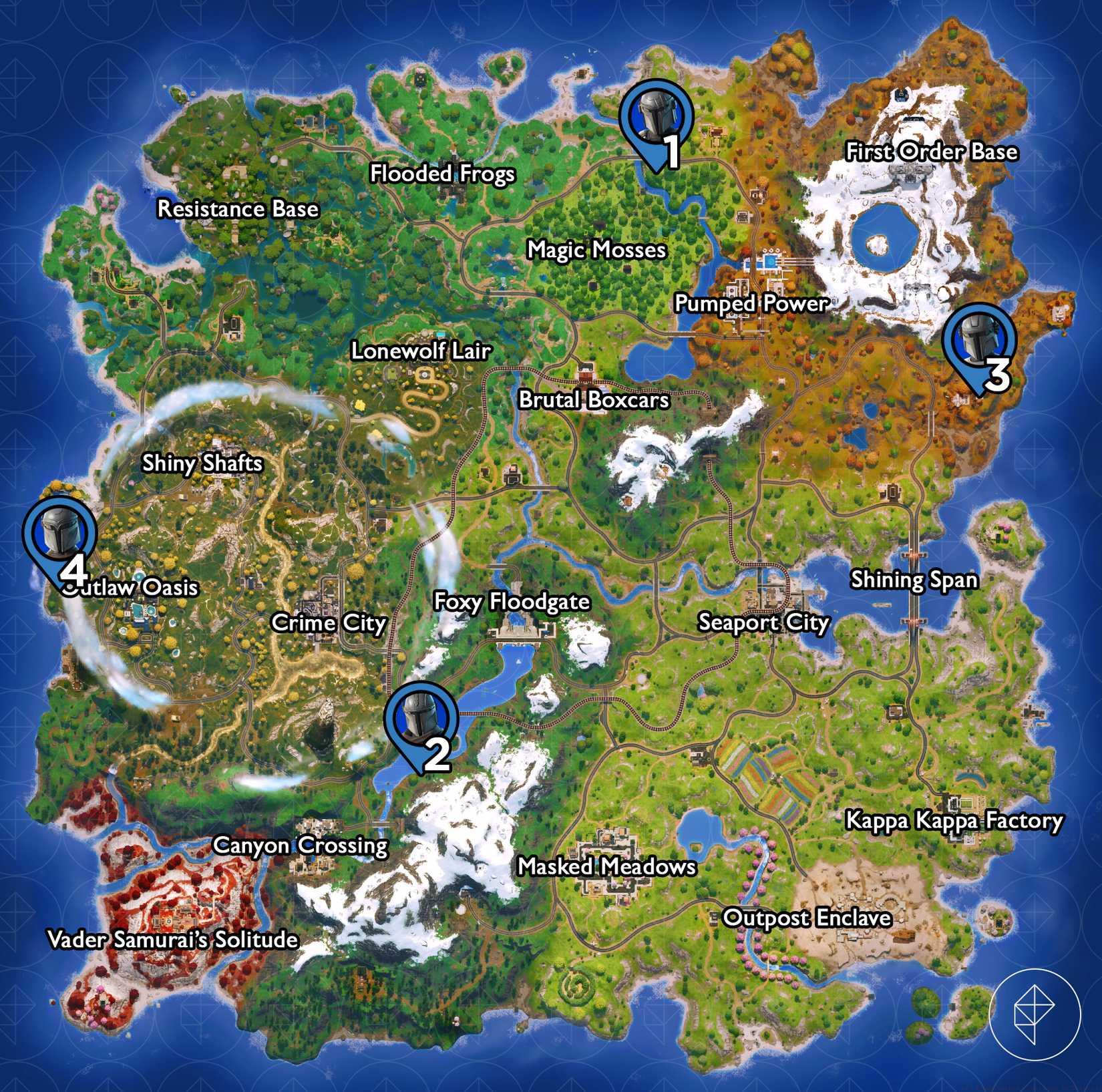Click the Magic Mosses text
The height and width of the screenshot is (1092, 1102).
click(596, 250)
